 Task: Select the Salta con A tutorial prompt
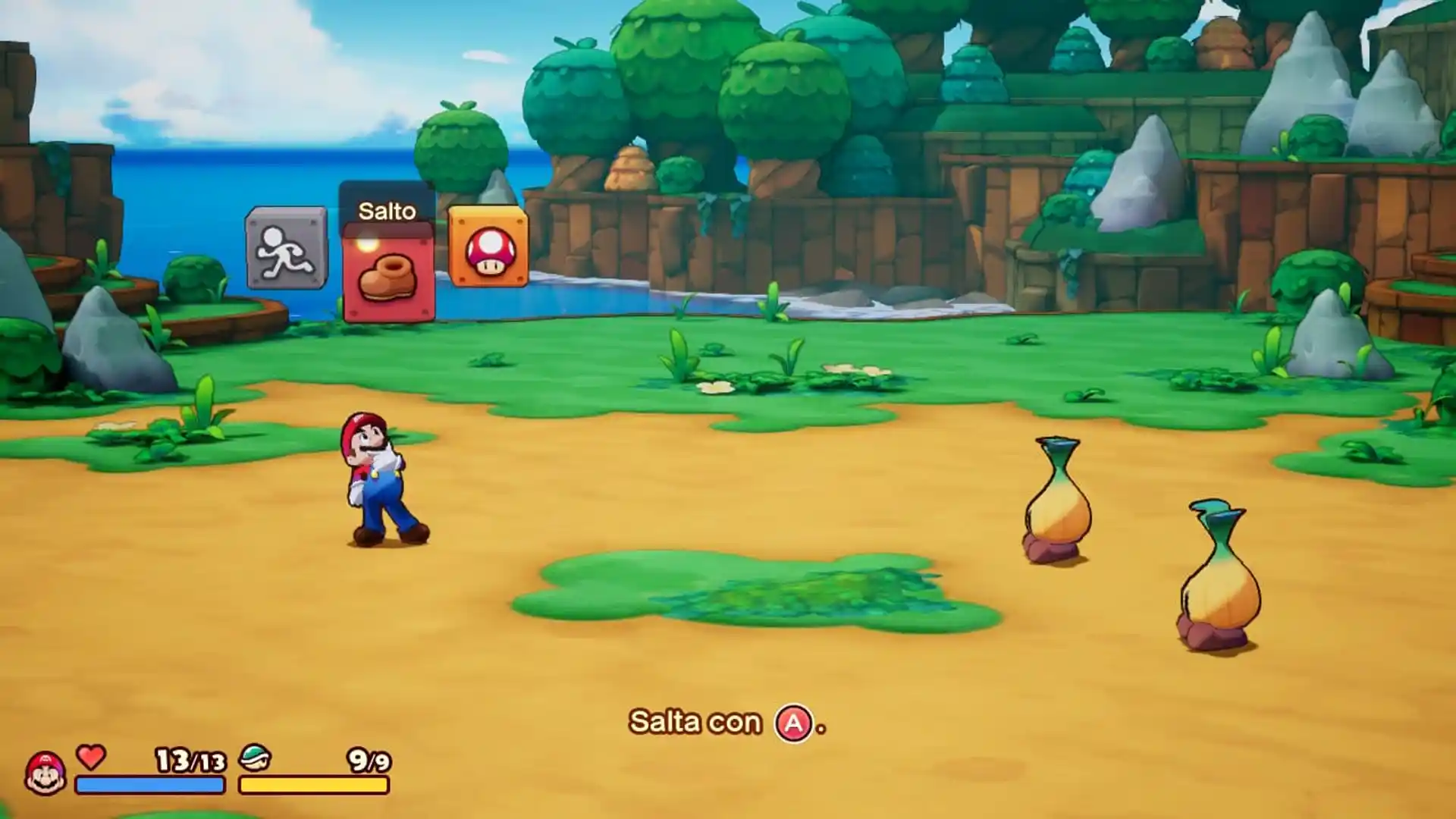point(724,722)
